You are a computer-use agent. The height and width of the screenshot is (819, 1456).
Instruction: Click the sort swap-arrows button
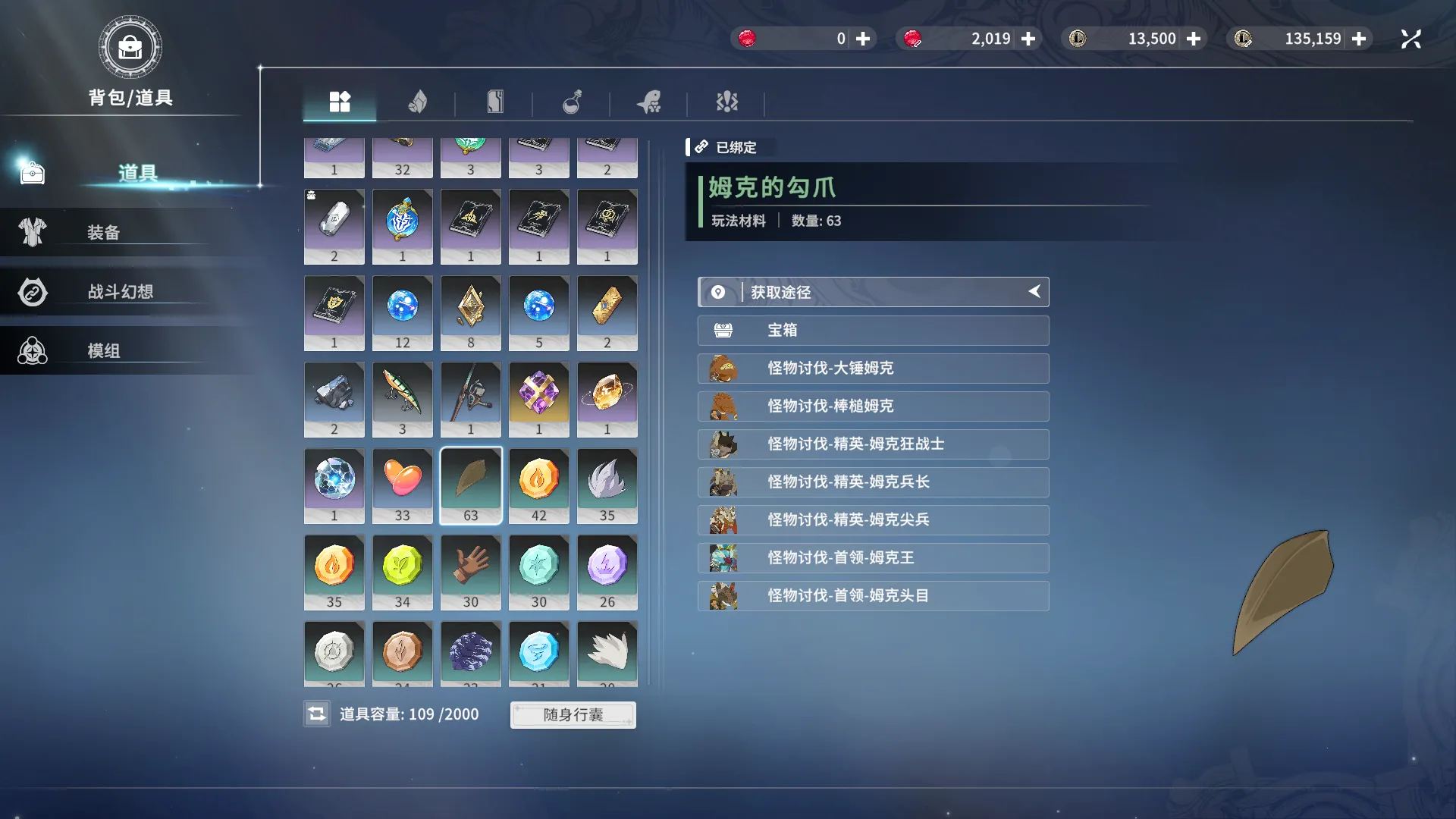point(317,714)
